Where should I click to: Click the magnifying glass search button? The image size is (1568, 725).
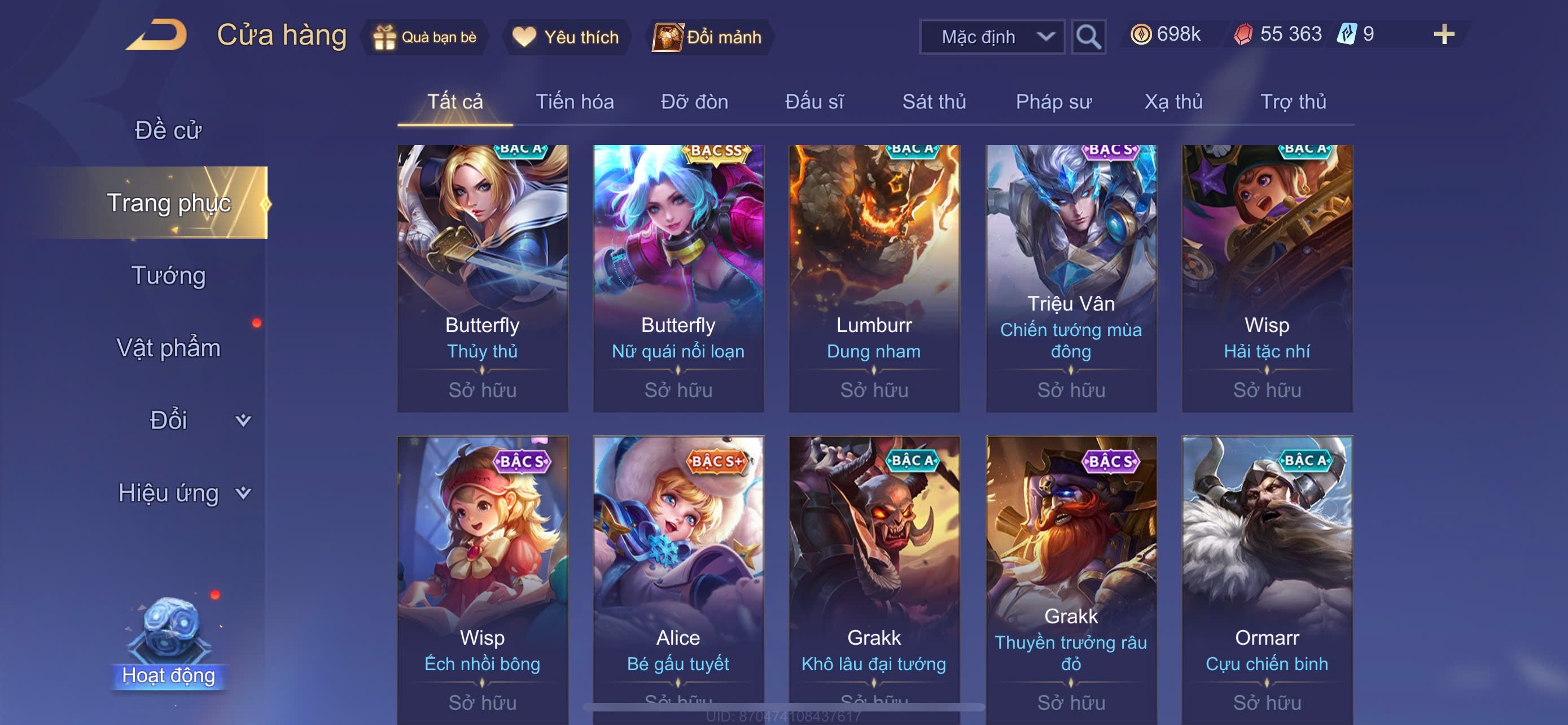[1088, 37]
